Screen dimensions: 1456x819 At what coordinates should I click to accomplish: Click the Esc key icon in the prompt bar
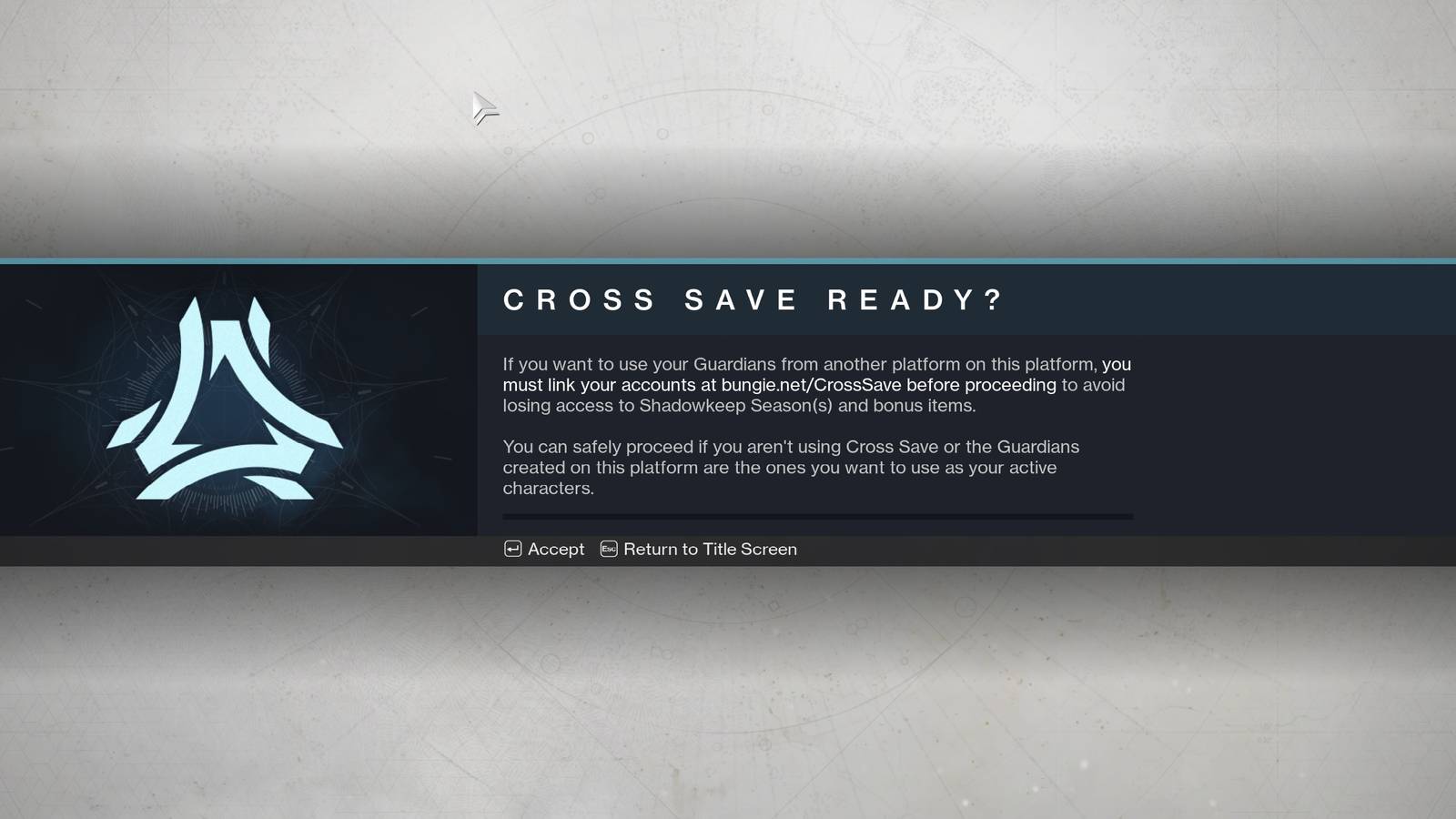click(x=608, y=549)
